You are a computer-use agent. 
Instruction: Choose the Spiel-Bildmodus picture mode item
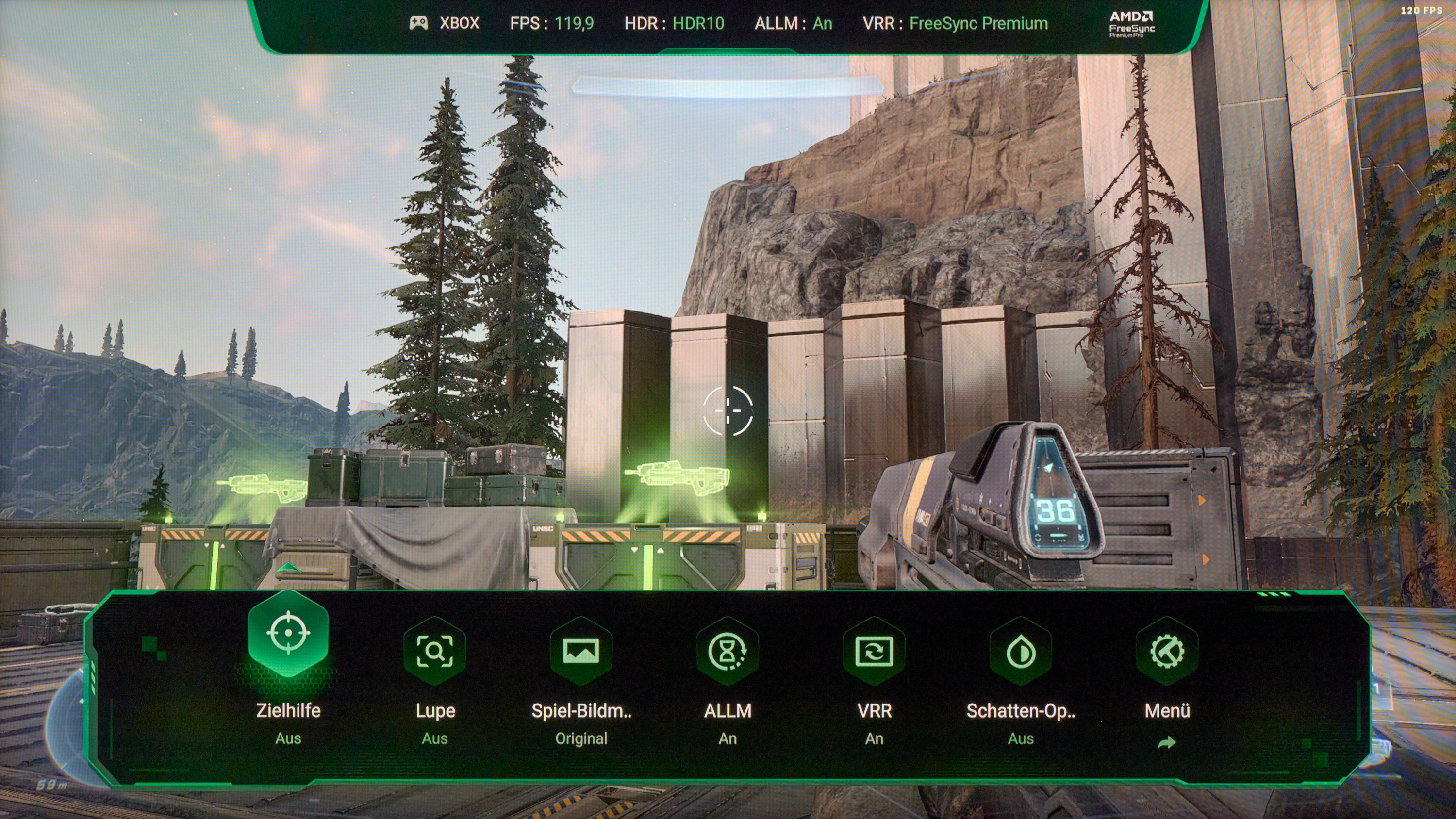pos(581,652)
